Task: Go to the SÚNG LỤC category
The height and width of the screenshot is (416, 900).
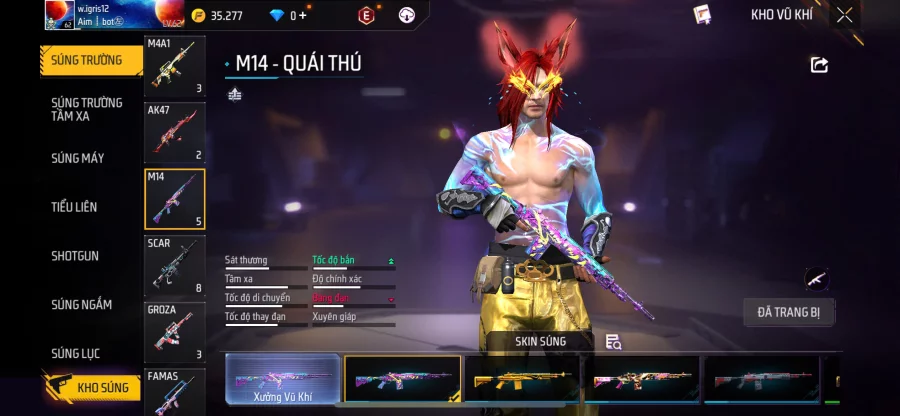Action: (76, 354)
